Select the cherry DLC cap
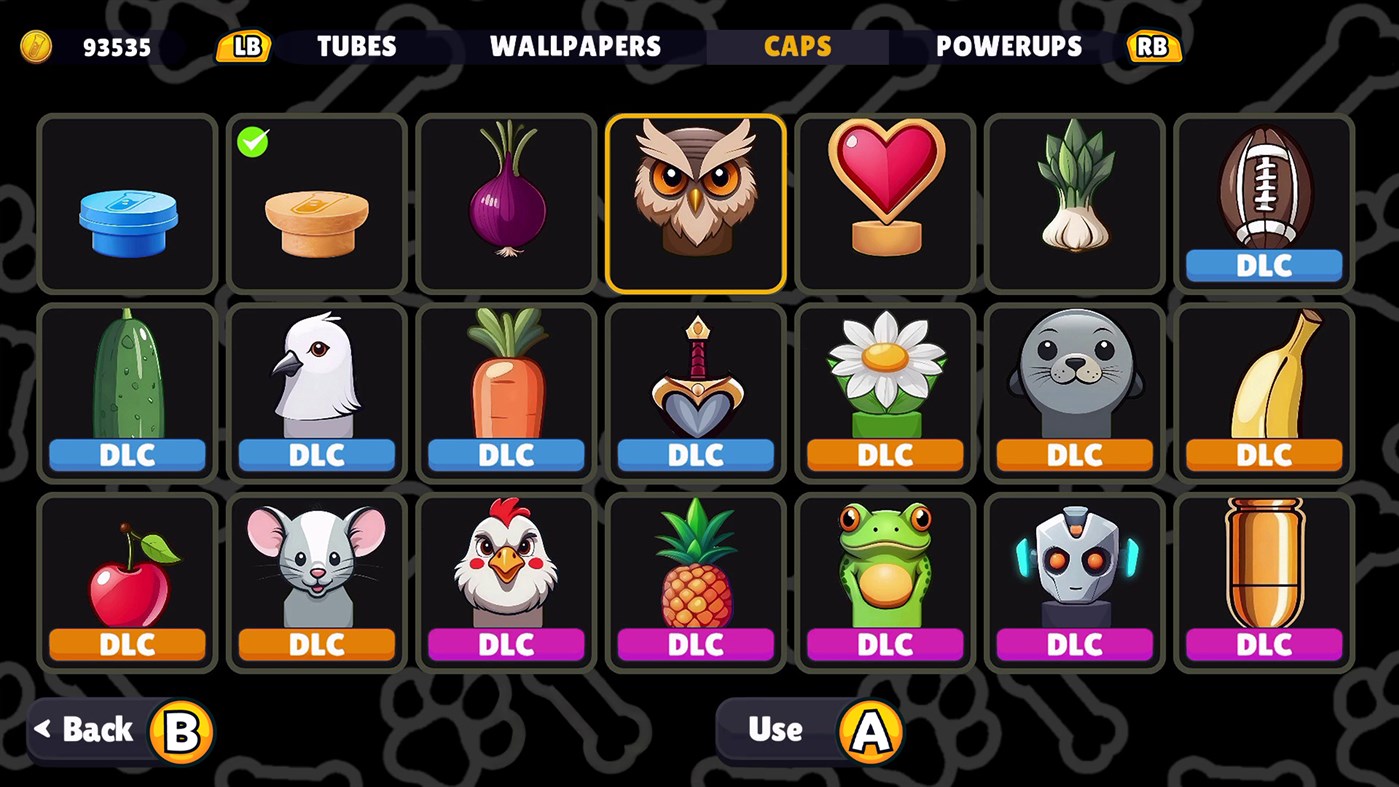 click(x=127, y=570)
